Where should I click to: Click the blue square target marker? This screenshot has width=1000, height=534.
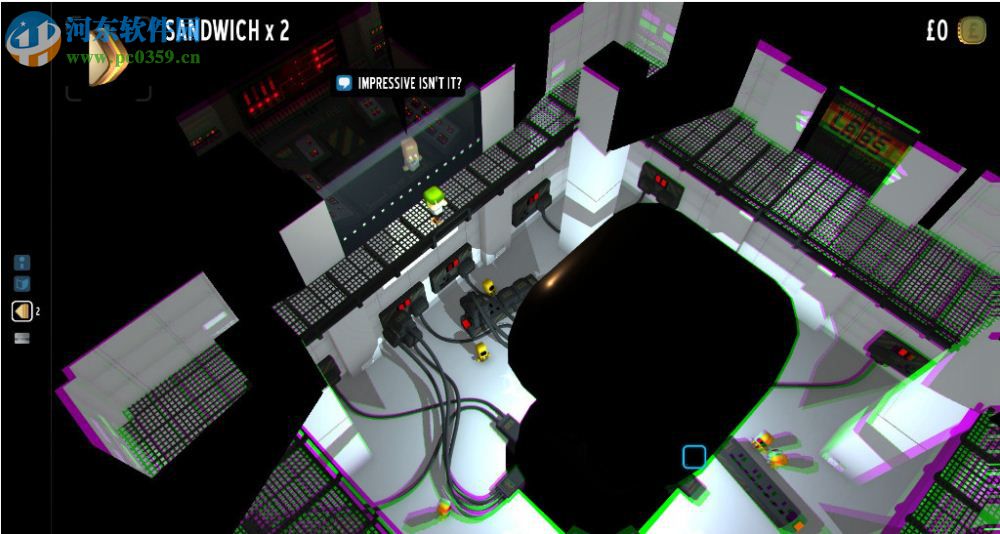point(694,458)
